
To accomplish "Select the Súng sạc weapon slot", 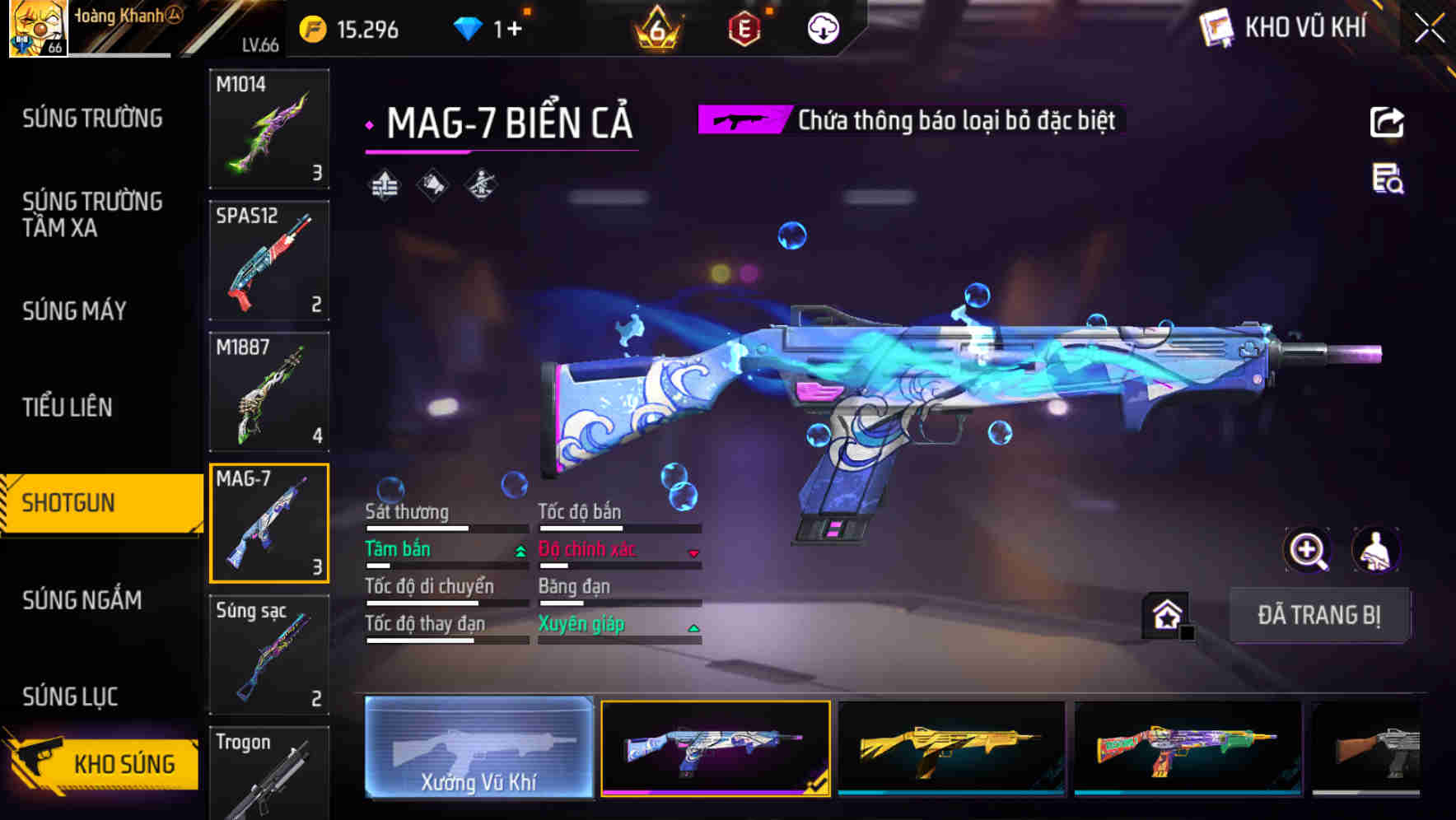I will pyautogui.click(x=269, y=655).
